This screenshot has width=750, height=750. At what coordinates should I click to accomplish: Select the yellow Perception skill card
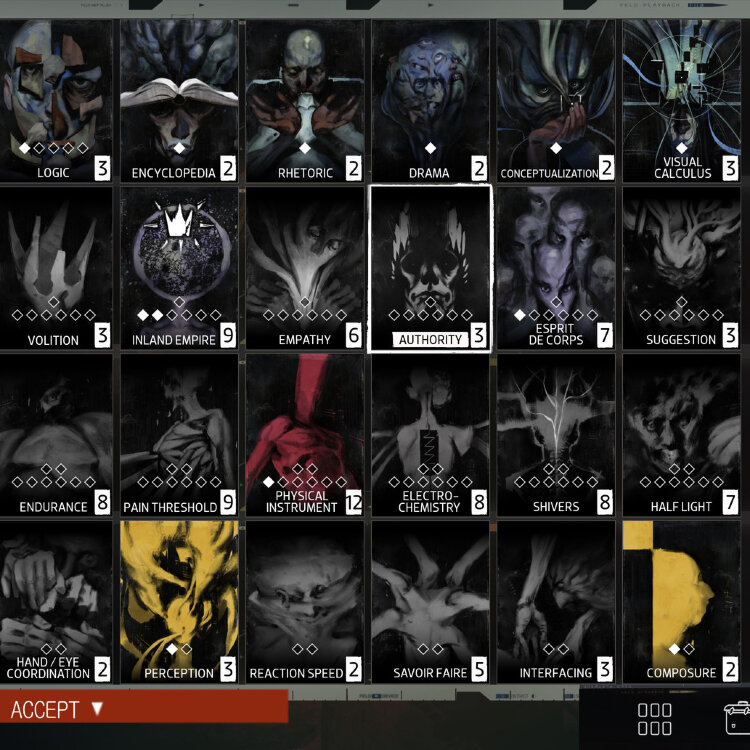click(179, 601)
